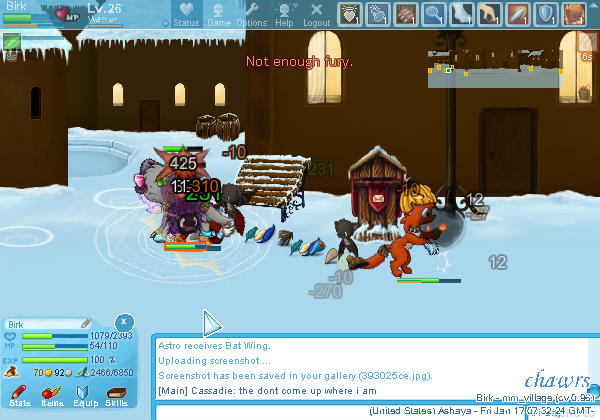
Task: Open the Options menu
Action: pos(251,15)
